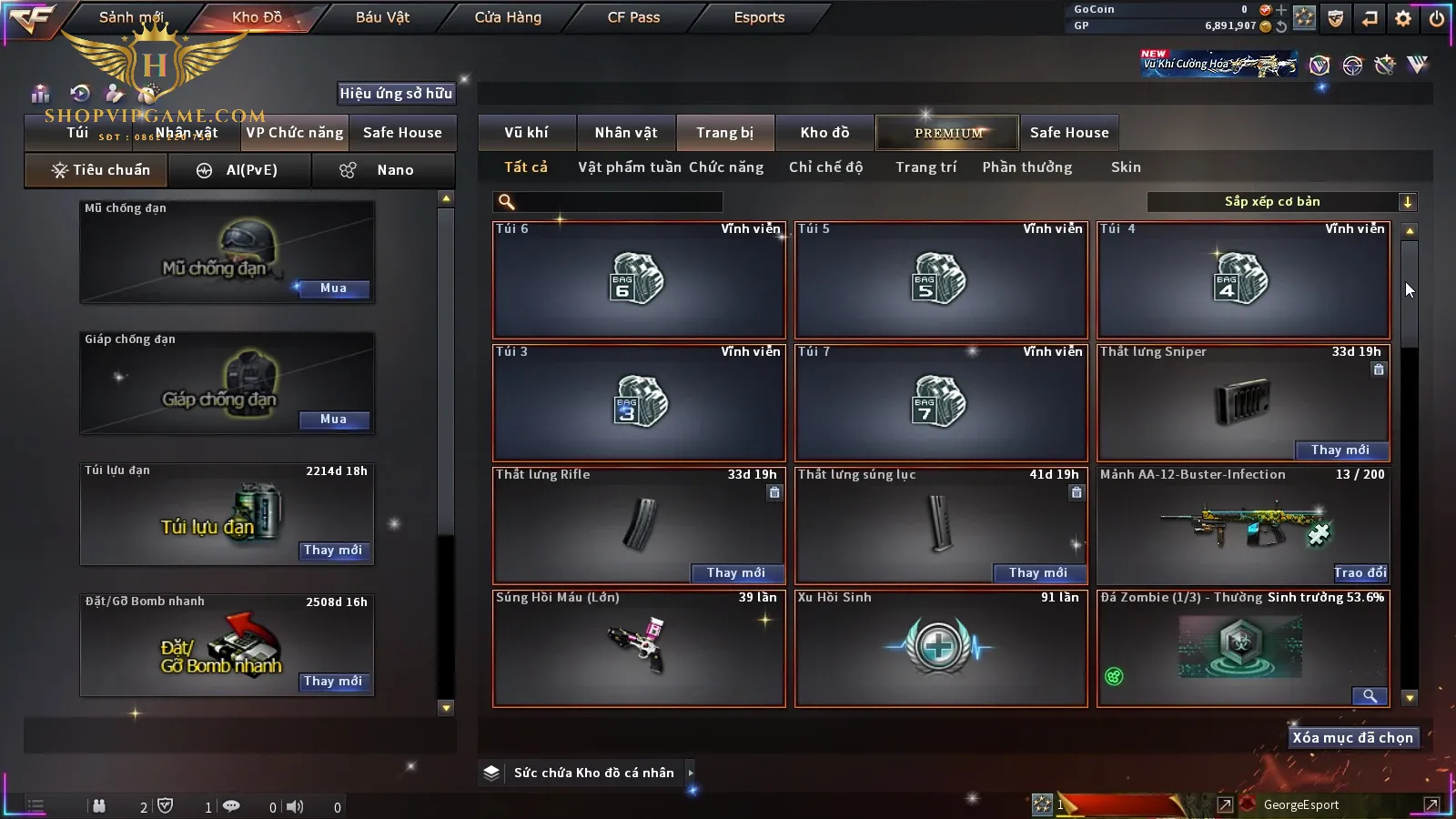Buy the Mũ chống đạn helmet

pos(333,288)
